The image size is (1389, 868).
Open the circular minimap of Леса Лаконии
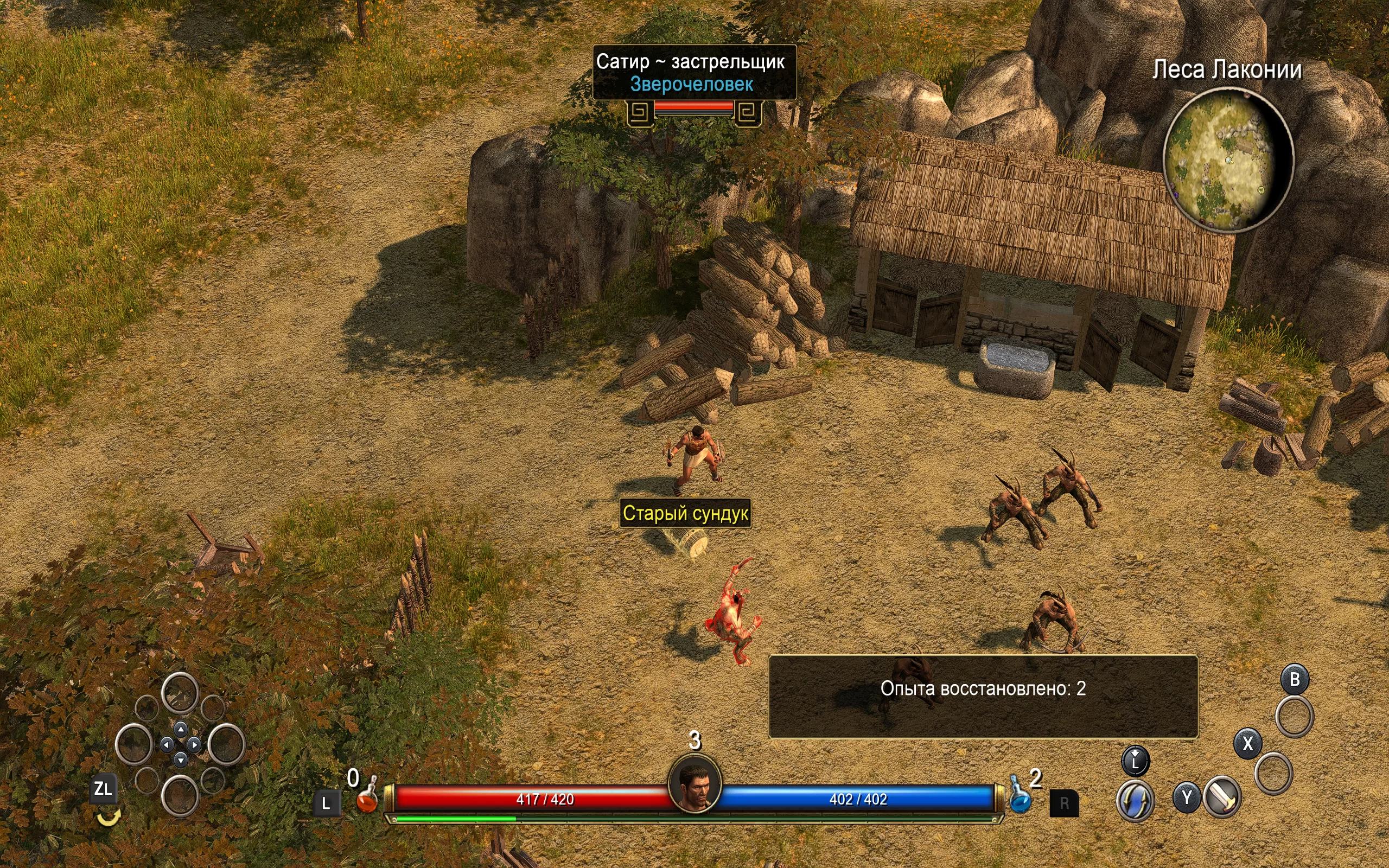(x=1228, y=160)
